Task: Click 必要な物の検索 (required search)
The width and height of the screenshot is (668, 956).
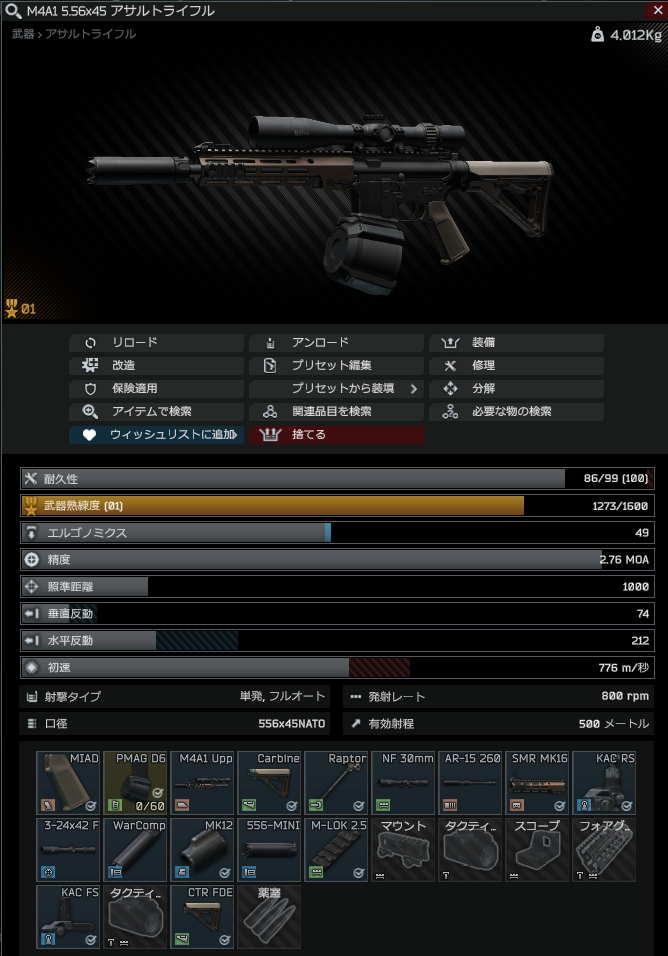Action: pyautogui.click(x=516, y=412)
